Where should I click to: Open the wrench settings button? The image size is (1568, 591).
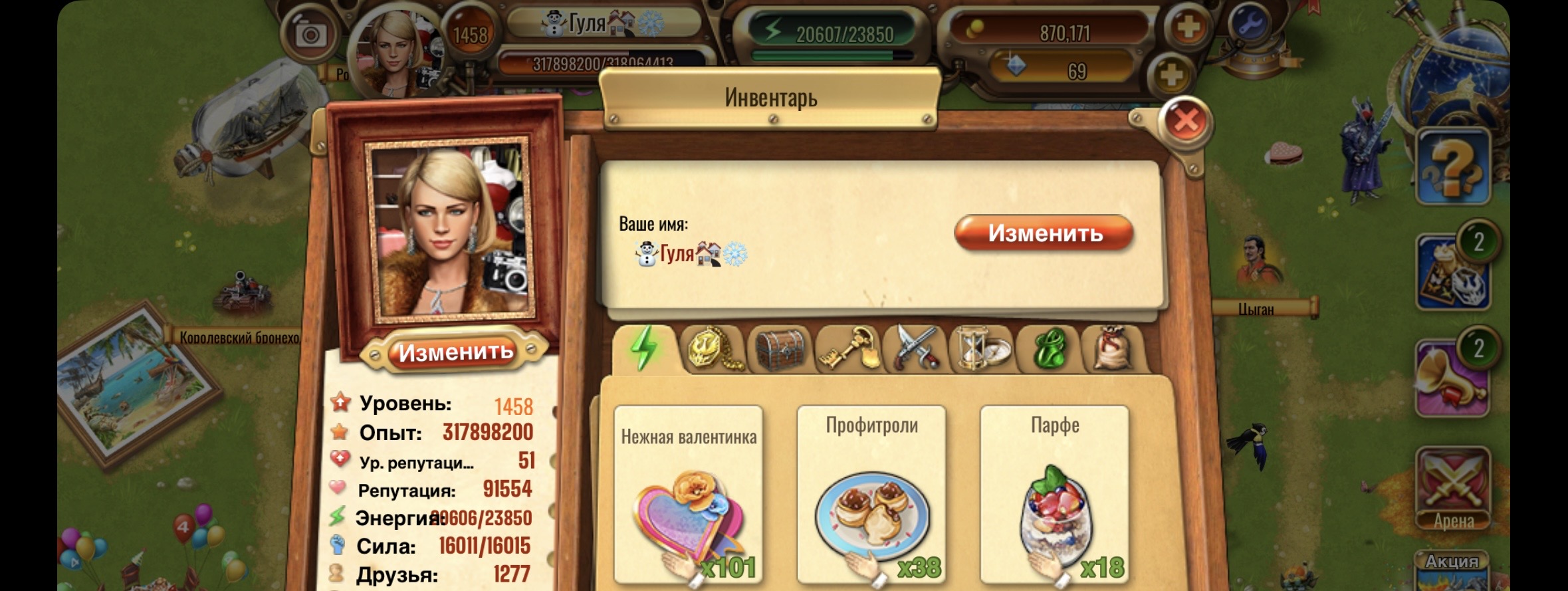point(1250,25)
